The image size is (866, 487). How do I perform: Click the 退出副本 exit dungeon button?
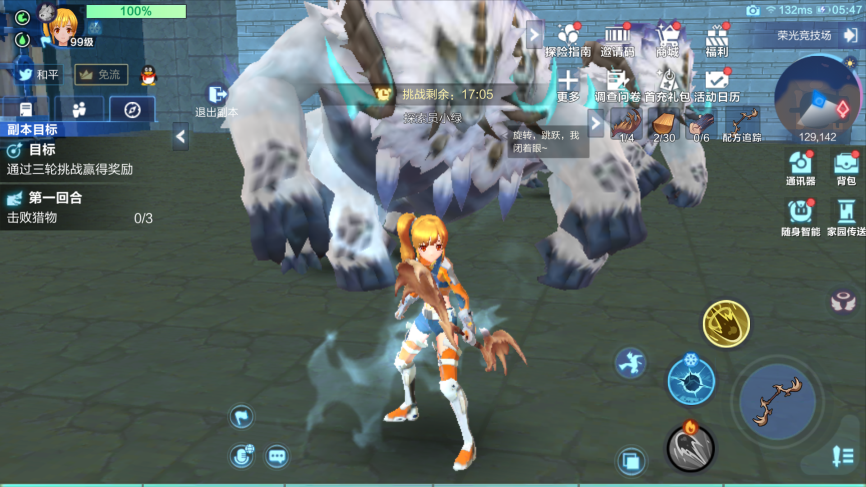[216, 101]
